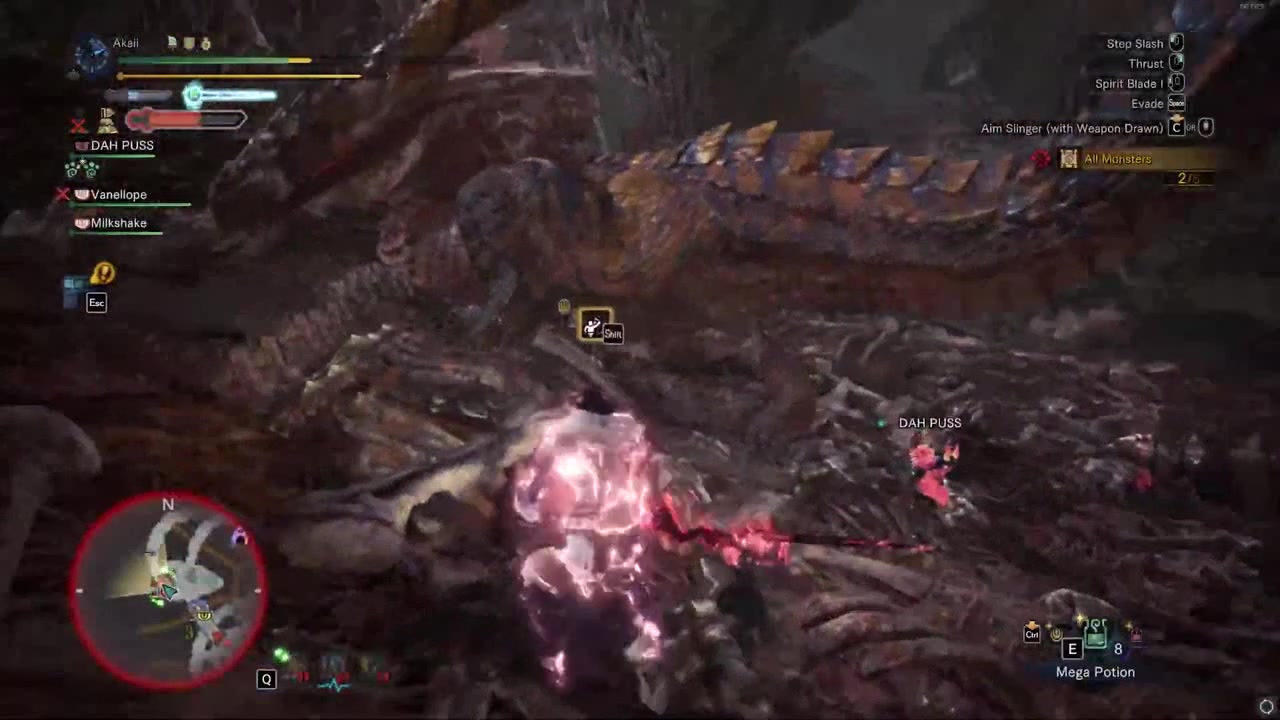Open the yellow exclamation notification icon
Viewport: 1280px width, 720px height.
102,273
